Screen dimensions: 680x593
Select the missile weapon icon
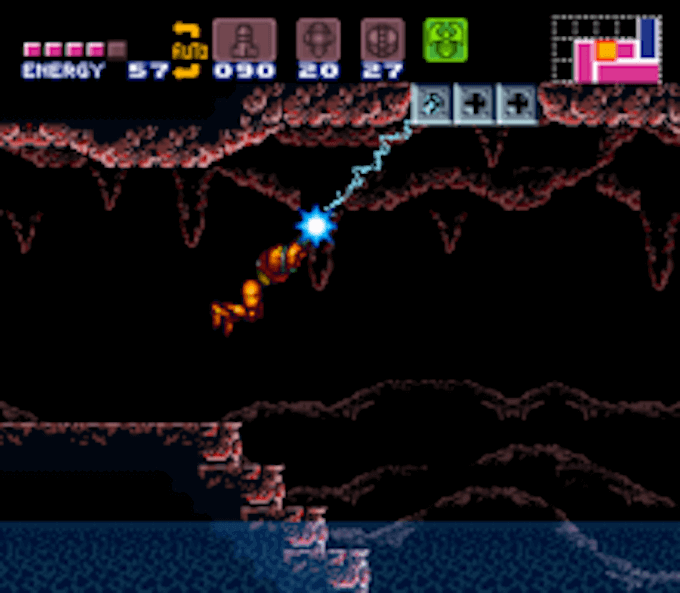244,40
